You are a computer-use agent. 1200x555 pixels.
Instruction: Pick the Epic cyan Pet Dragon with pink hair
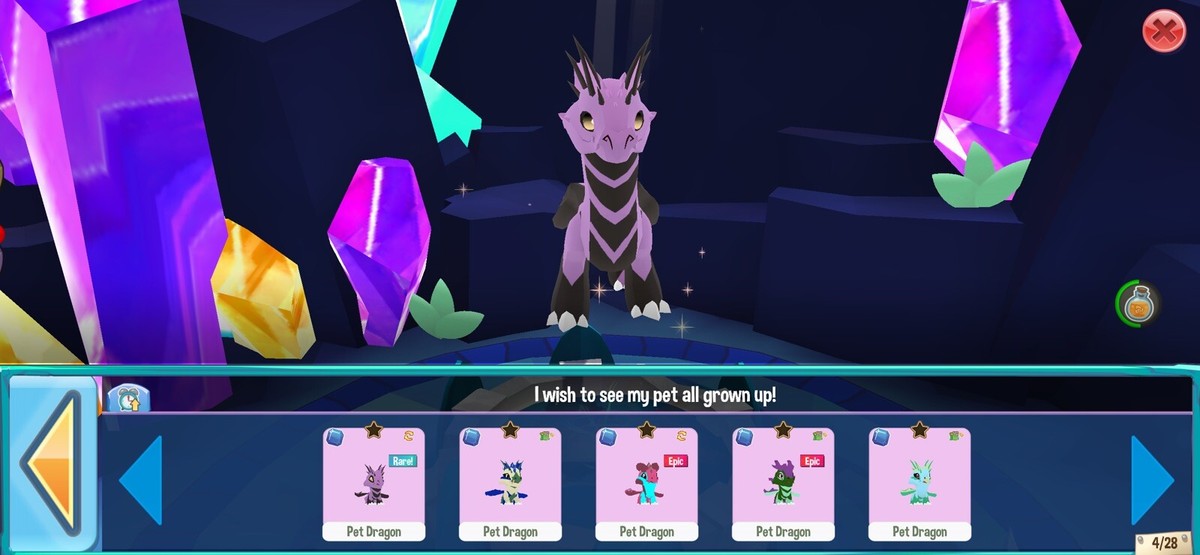[647, 483]
